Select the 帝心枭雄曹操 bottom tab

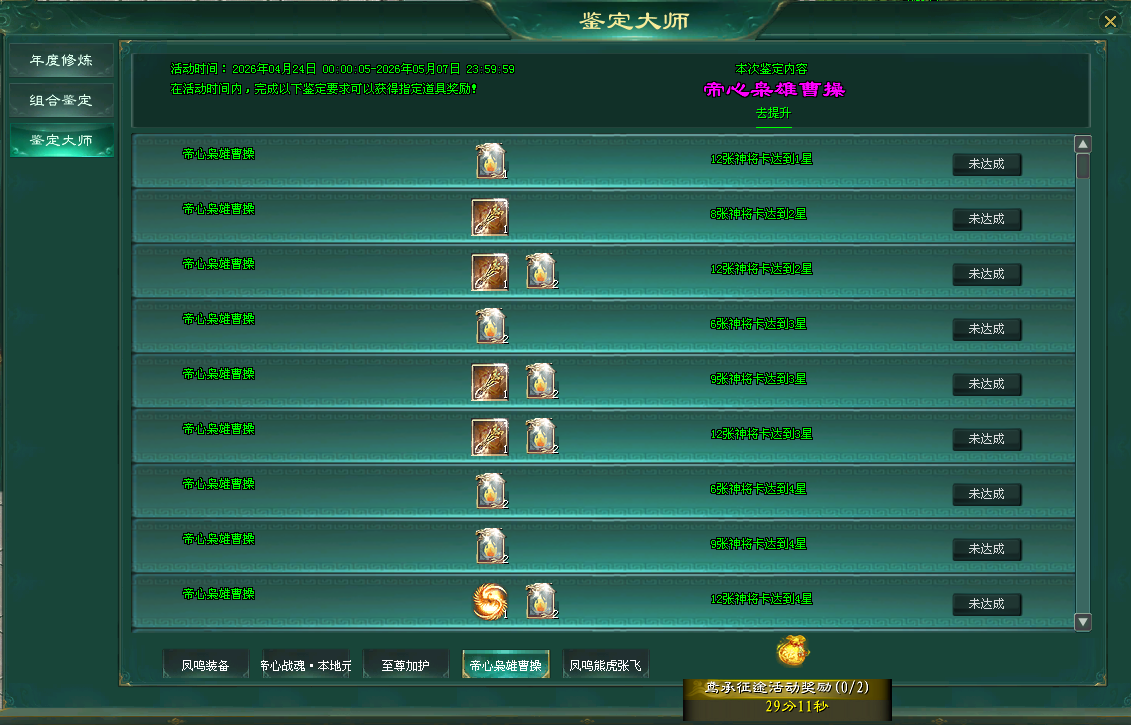(505, 665)
